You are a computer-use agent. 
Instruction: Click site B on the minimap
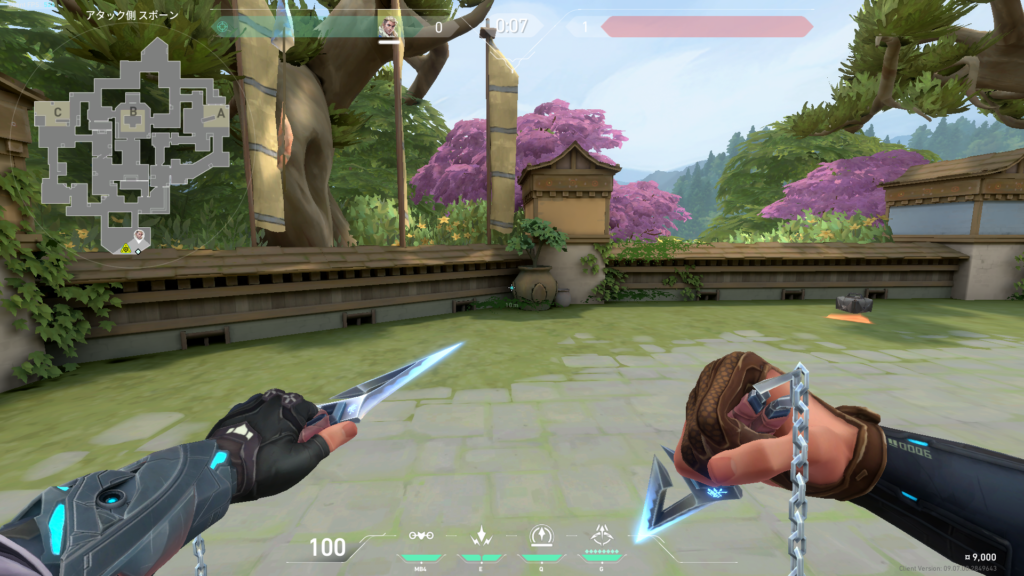tap(131, 111)
